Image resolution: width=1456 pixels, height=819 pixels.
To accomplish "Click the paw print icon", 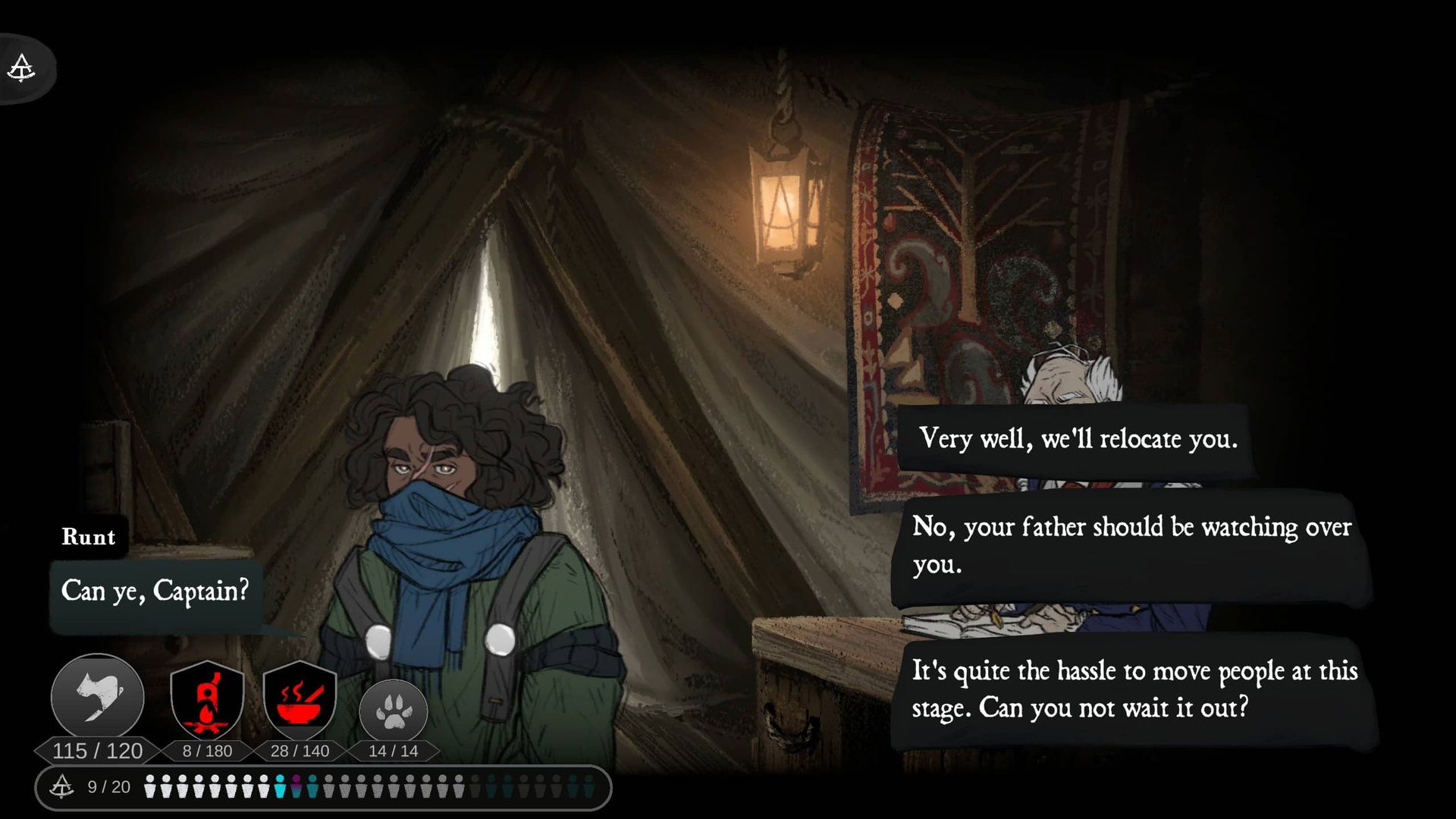I will click(x=393, y=711).
